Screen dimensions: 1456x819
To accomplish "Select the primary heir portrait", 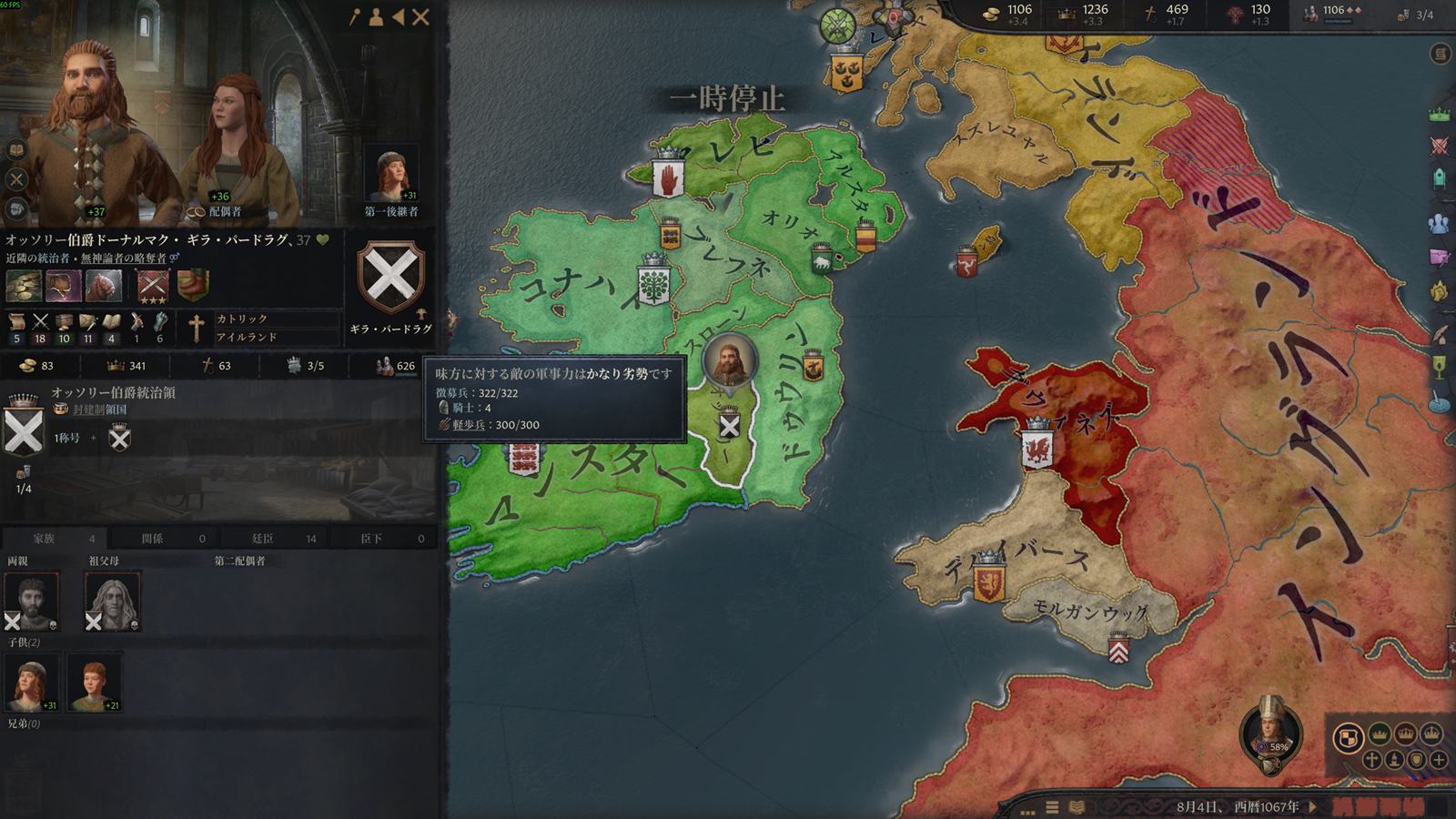I will [390, 175].
